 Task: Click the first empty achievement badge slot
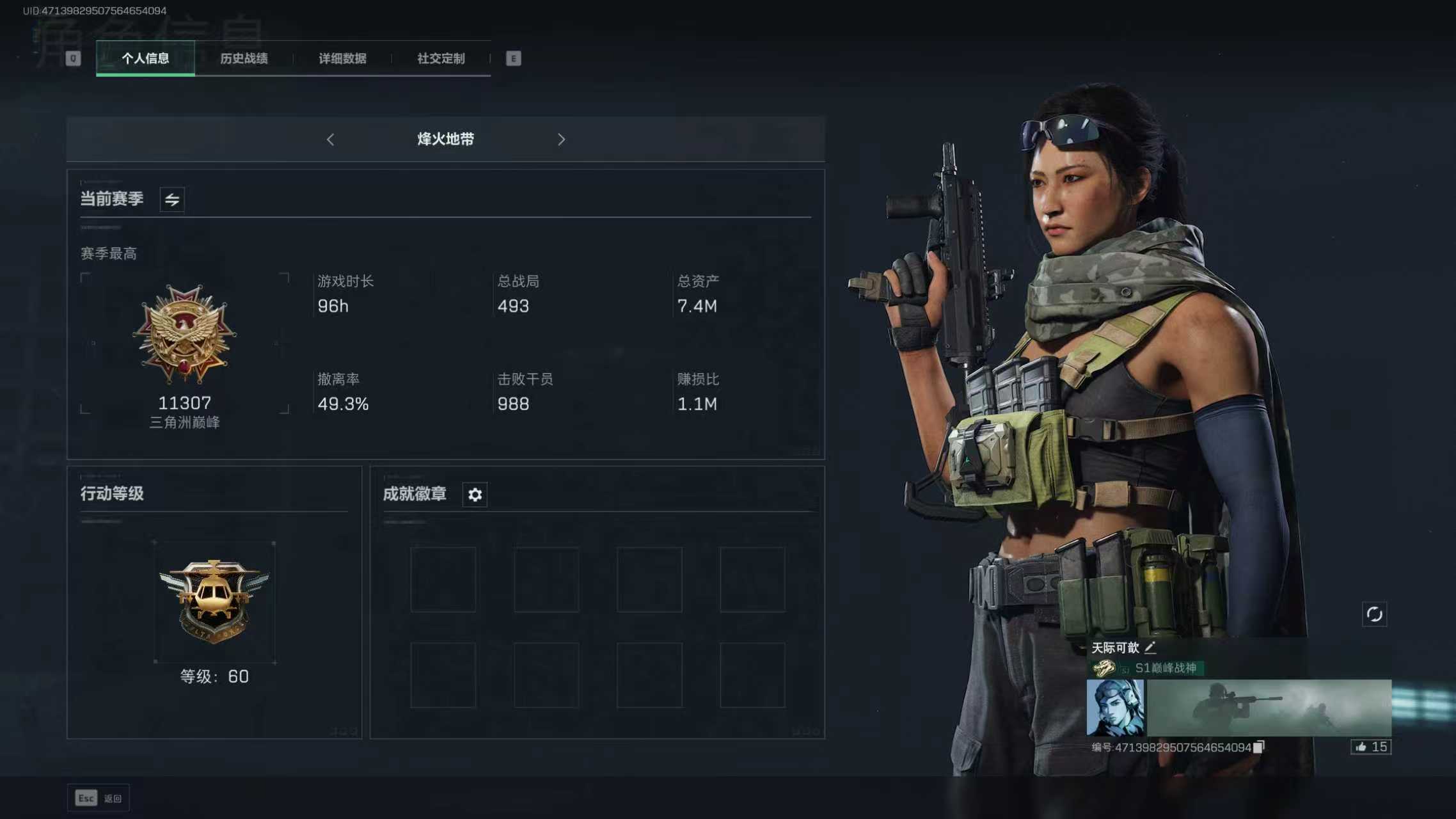point(443,578)
